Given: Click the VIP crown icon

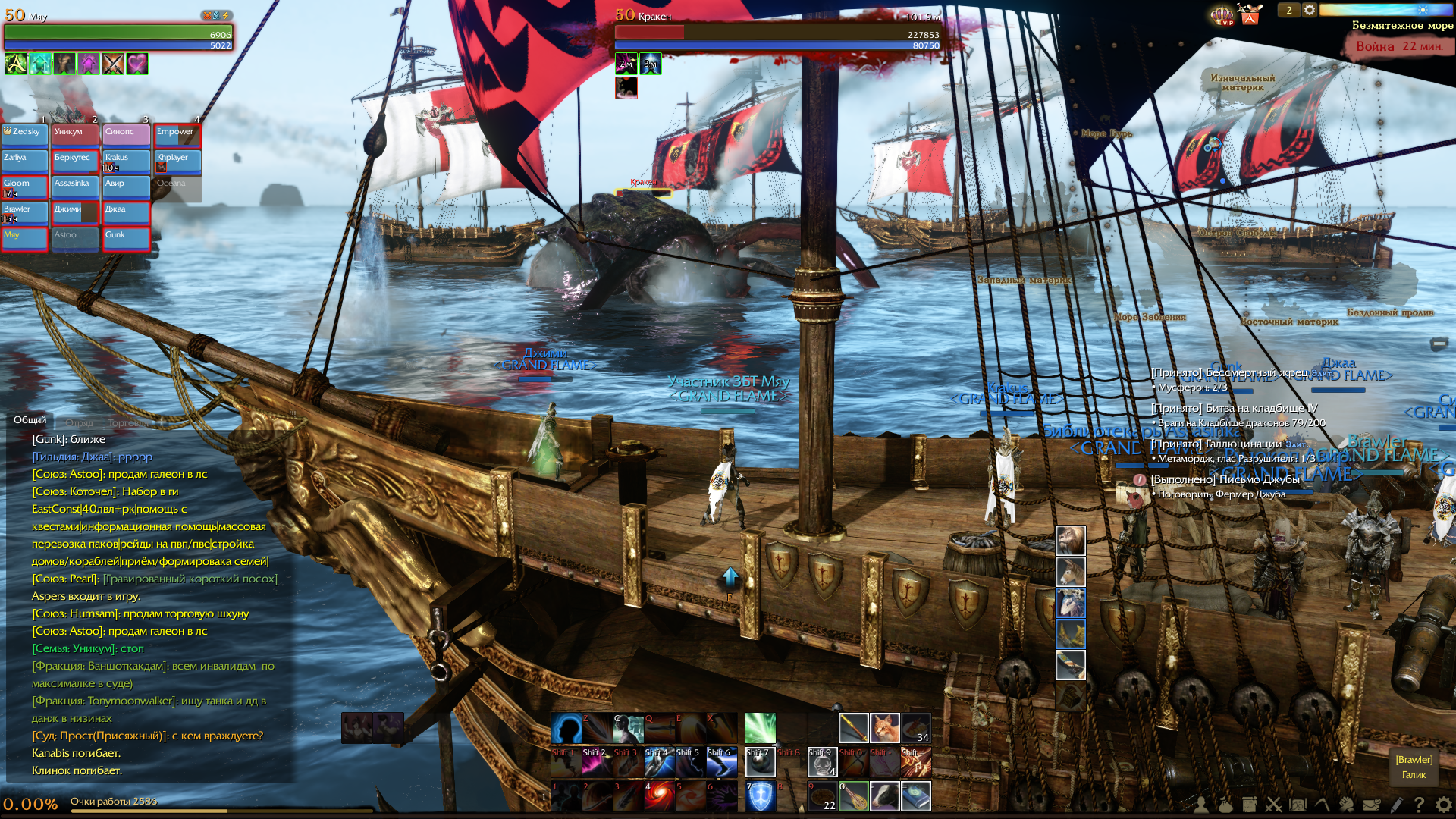Looking at the screenshot, I should [1222, 14].
